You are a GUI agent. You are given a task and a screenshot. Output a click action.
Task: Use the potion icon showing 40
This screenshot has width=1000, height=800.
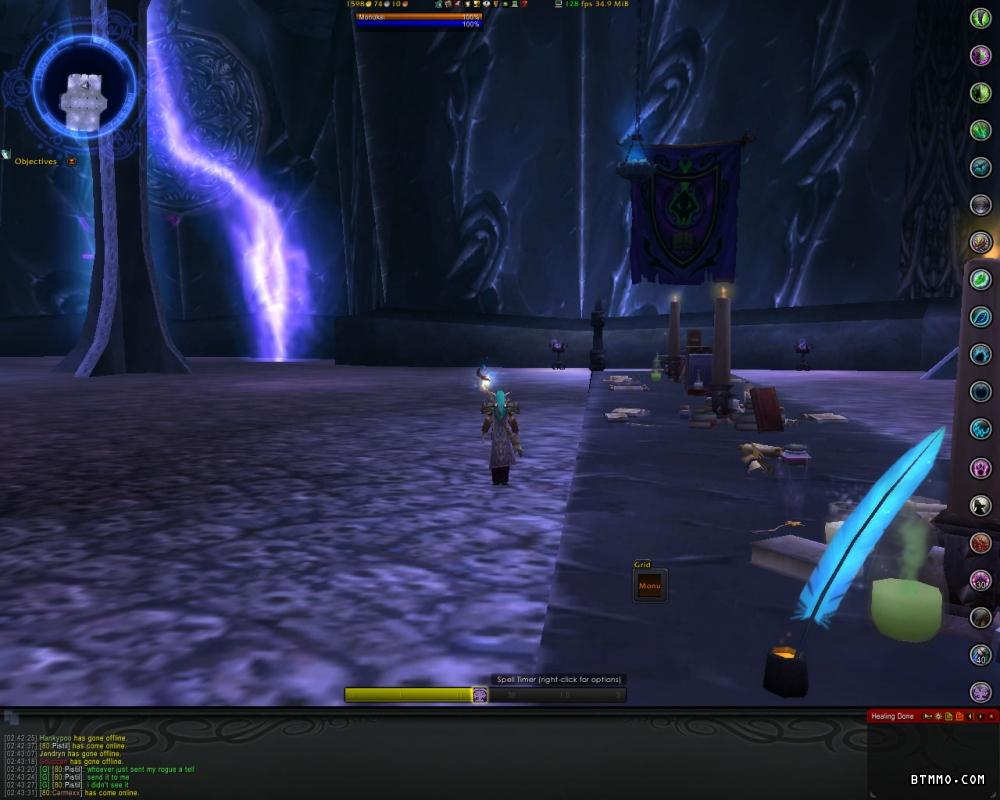coord(981,655)
